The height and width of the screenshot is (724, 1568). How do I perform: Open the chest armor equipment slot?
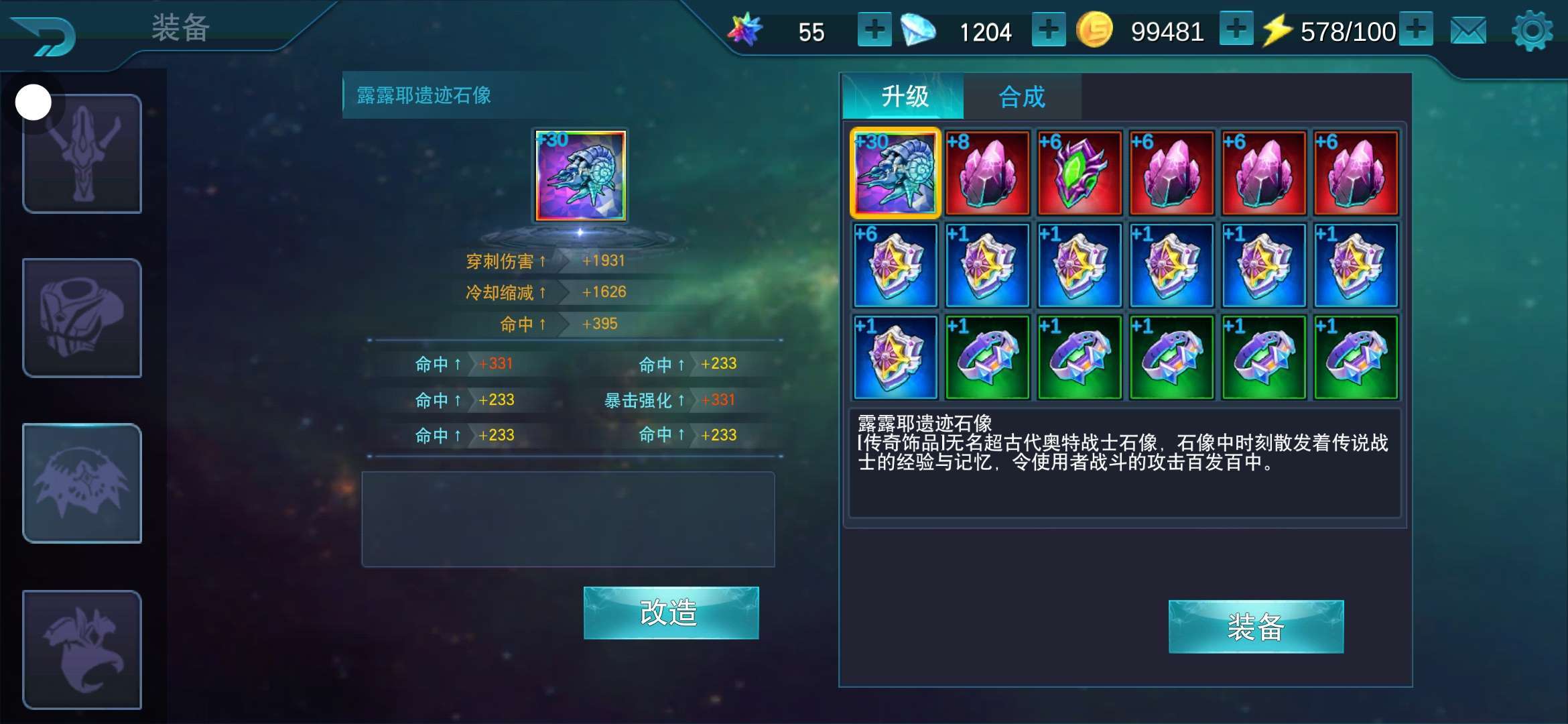pyautogui.click(x=82, y=318)
